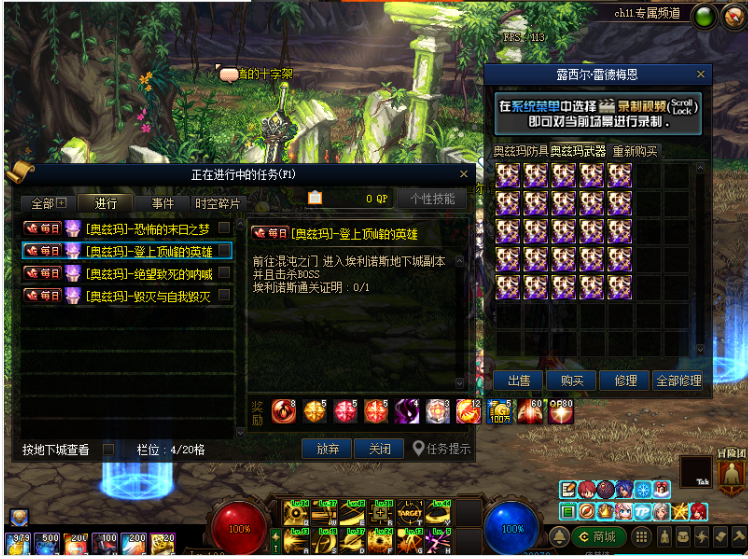This screenshot has width=748, height=559.
Task: Click the 出售 sell button
Action: 518,380
